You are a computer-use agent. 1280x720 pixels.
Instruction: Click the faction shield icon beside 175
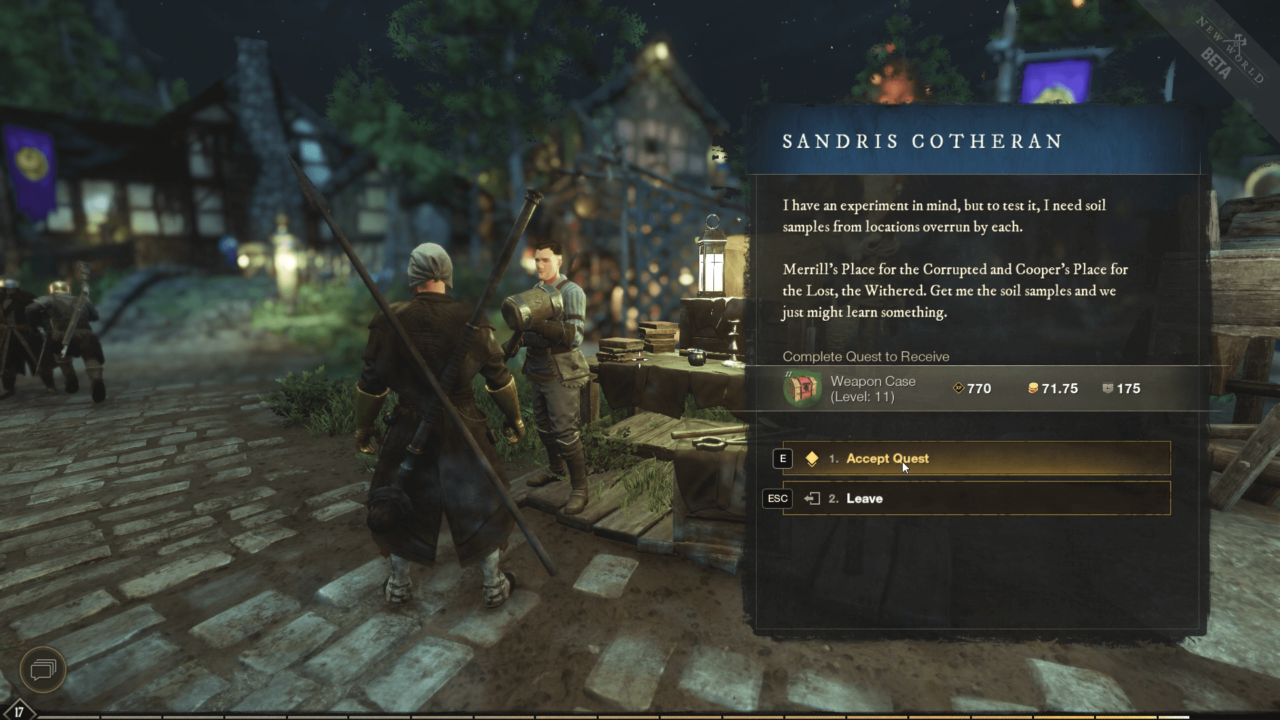(1110, 388)
